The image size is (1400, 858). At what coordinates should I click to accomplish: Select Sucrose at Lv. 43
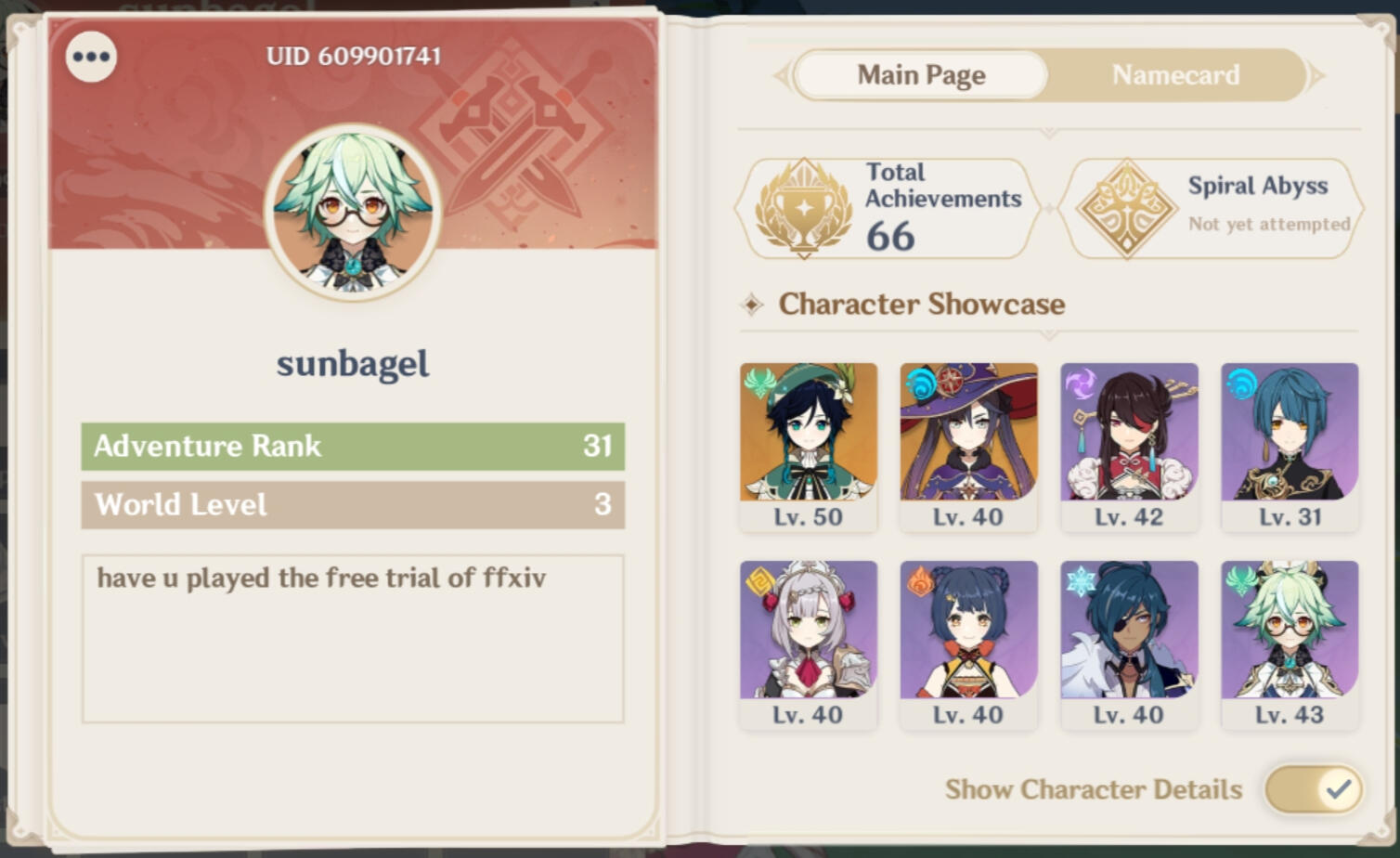click(1290, 643)
